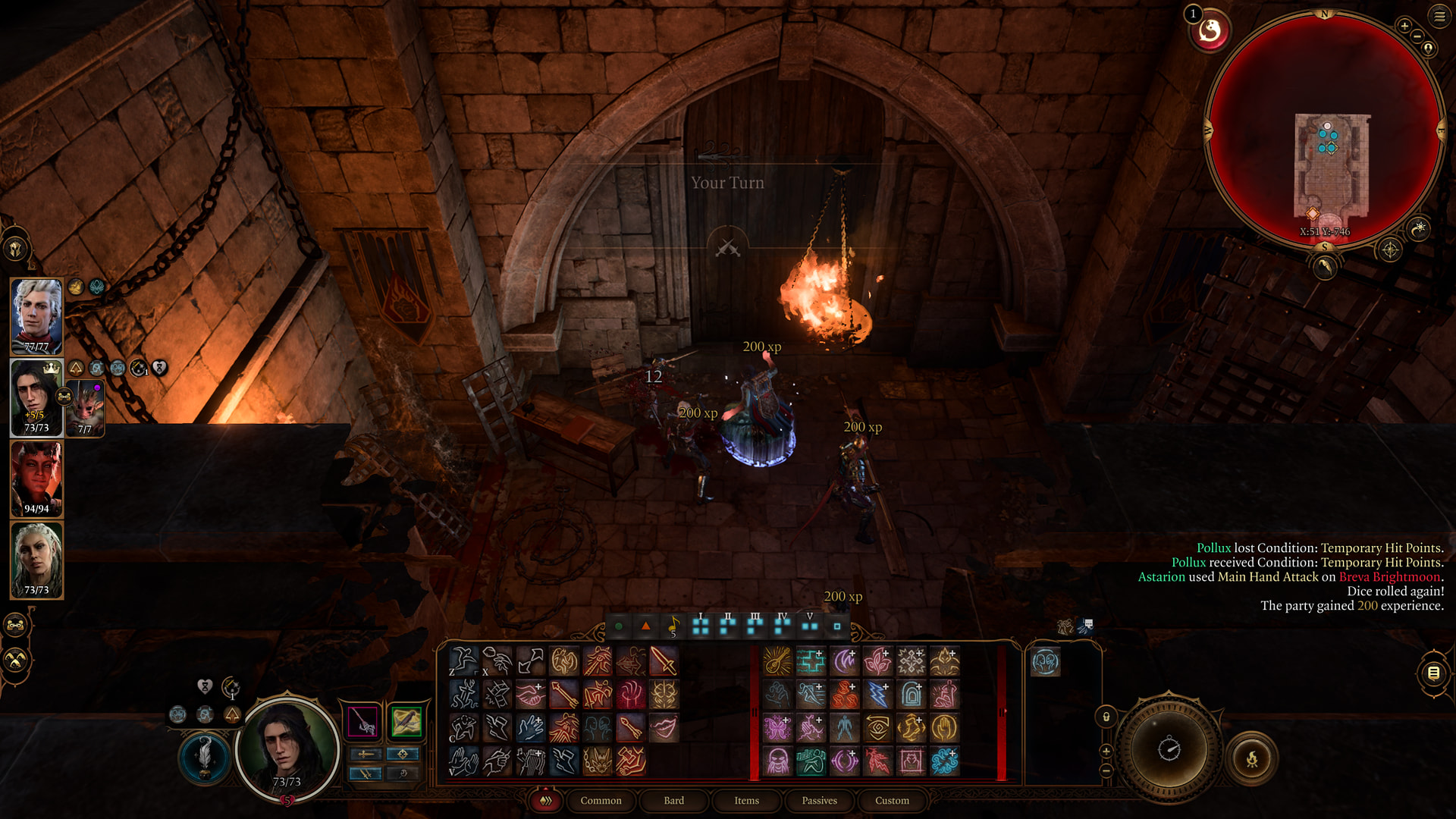Activate the lute performance ability
1456x819 pixels.
777,661
